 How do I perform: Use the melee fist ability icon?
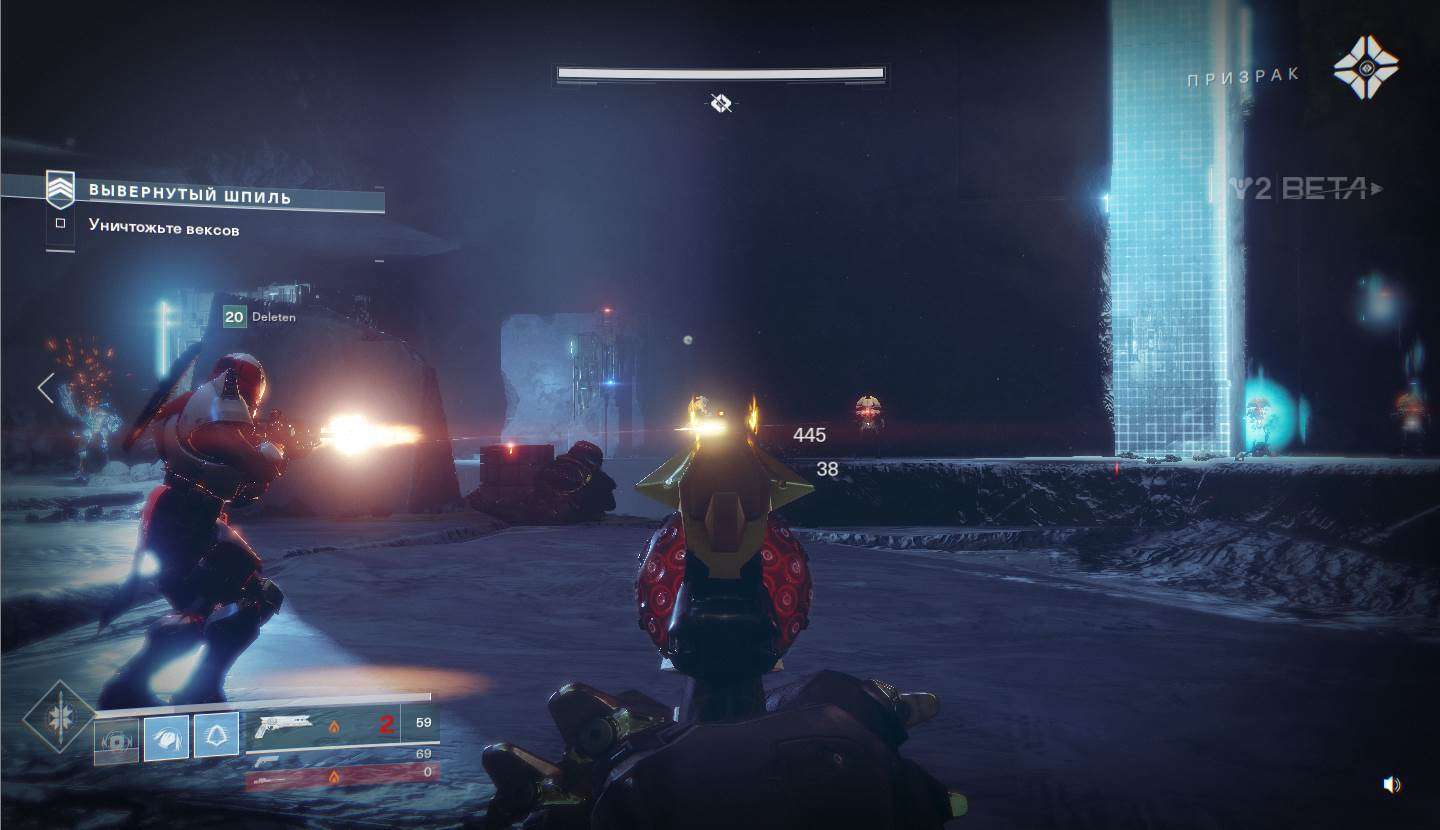[x=166, y=738]
